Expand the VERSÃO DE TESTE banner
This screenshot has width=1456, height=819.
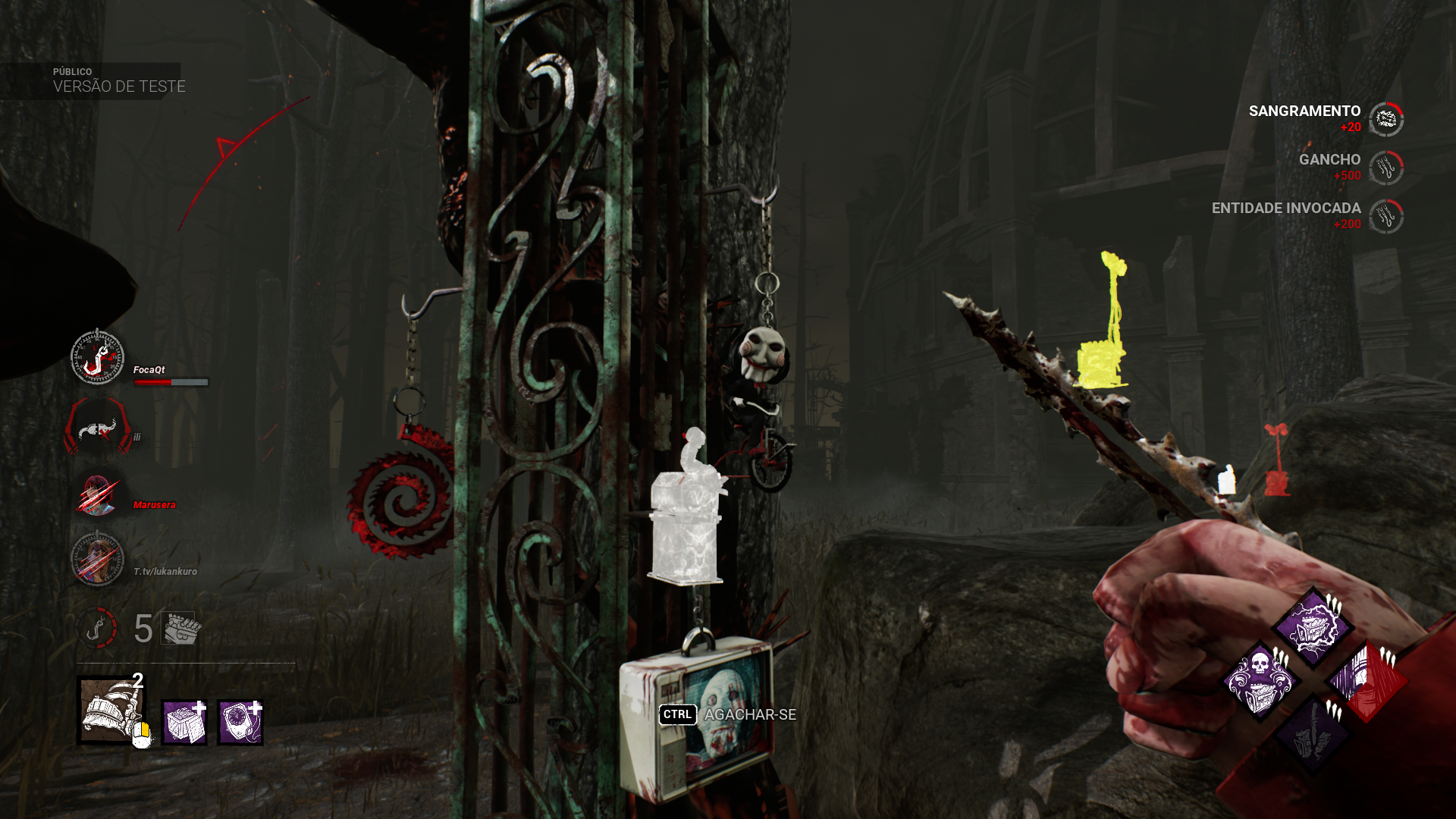tap(118, 86)
